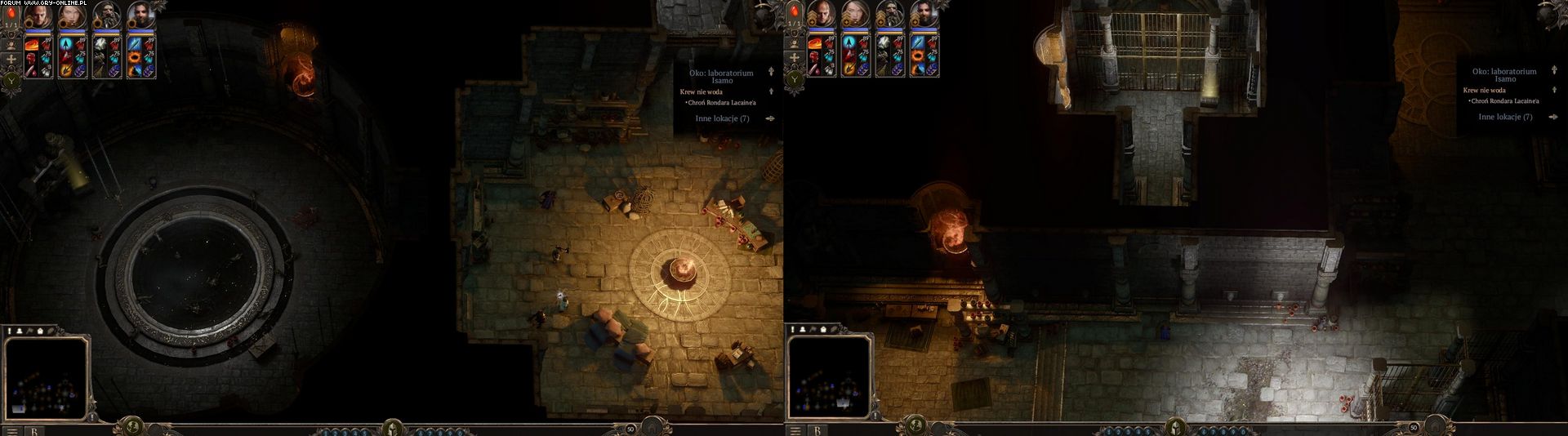Image resolution: width=1568 pixels, height=436 pixels.
Task: Select the dark-haired bearded man portrait, right view
Action: coord(924,14)
